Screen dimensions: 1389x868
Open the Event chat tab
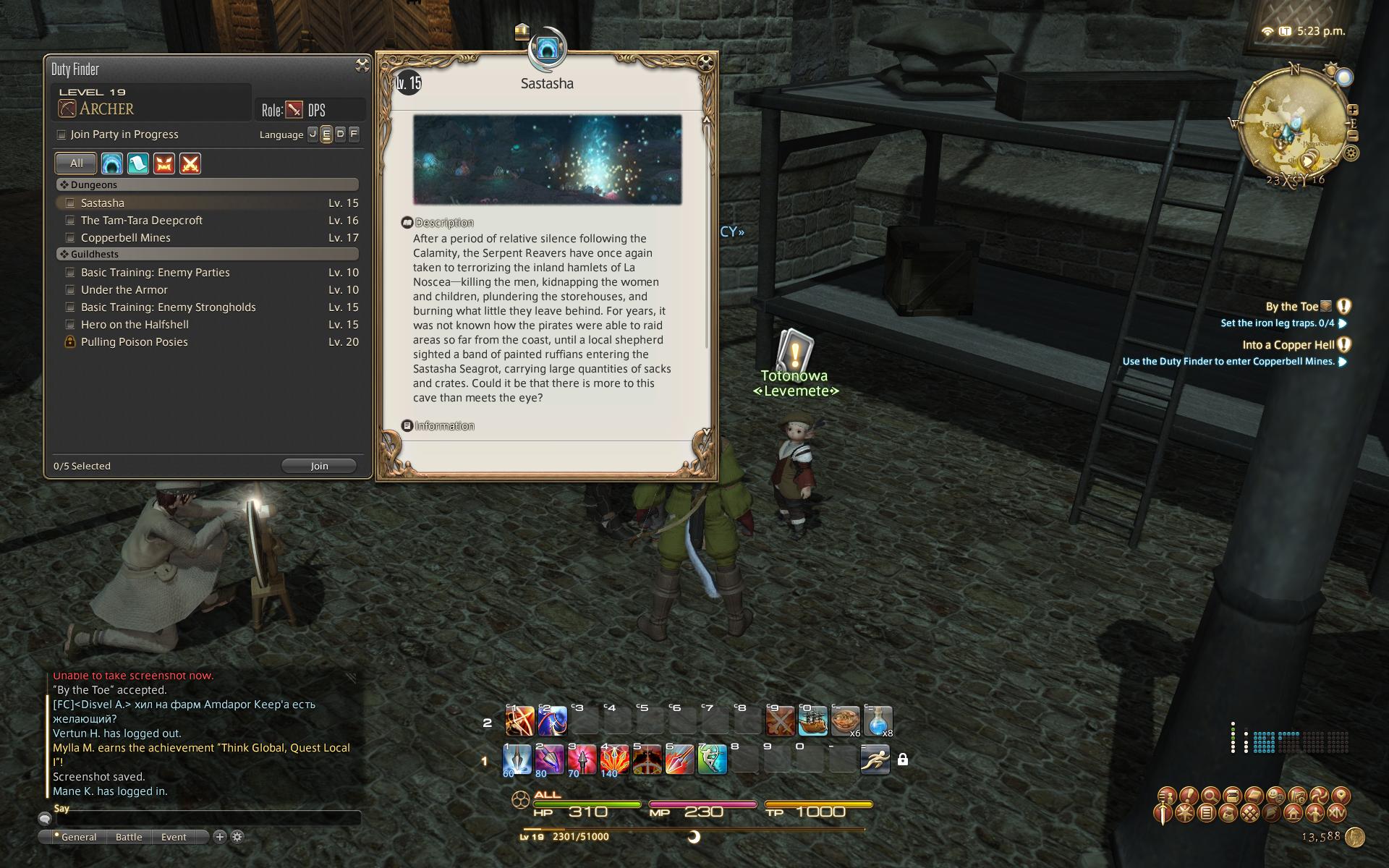click(174, 837)
